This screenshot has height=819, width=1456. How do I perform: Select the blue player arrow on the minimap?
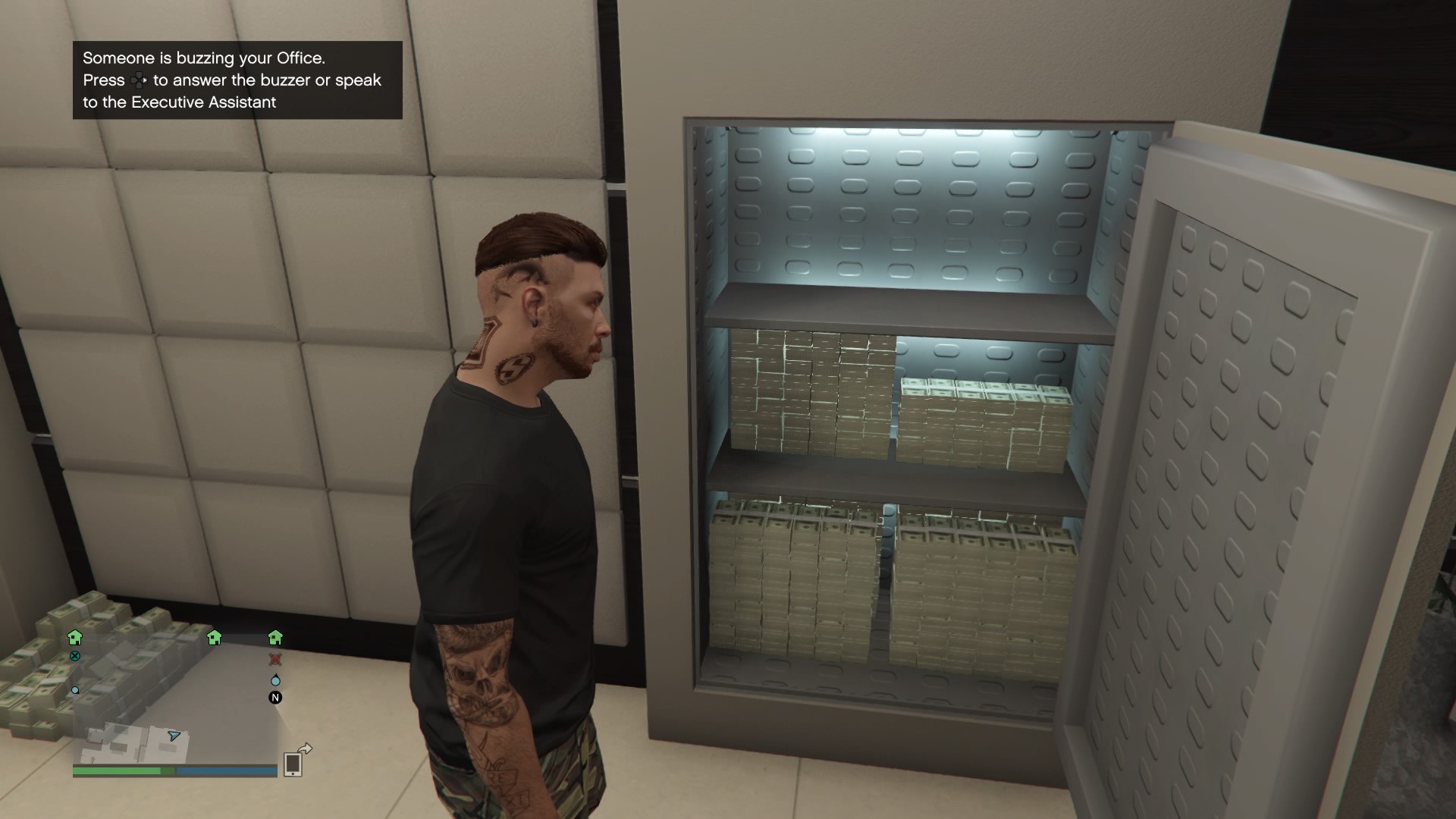click(x=174, y=736)
